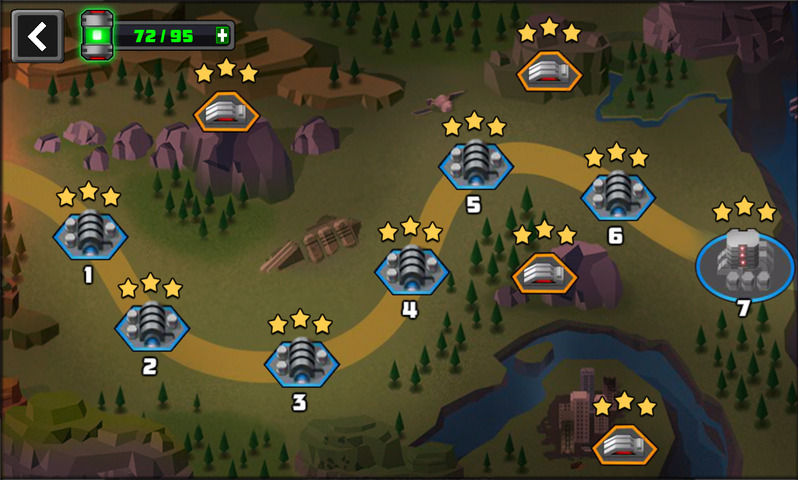Select level 1 on the map
798x480 pixels.
click(x=90, y=235)
